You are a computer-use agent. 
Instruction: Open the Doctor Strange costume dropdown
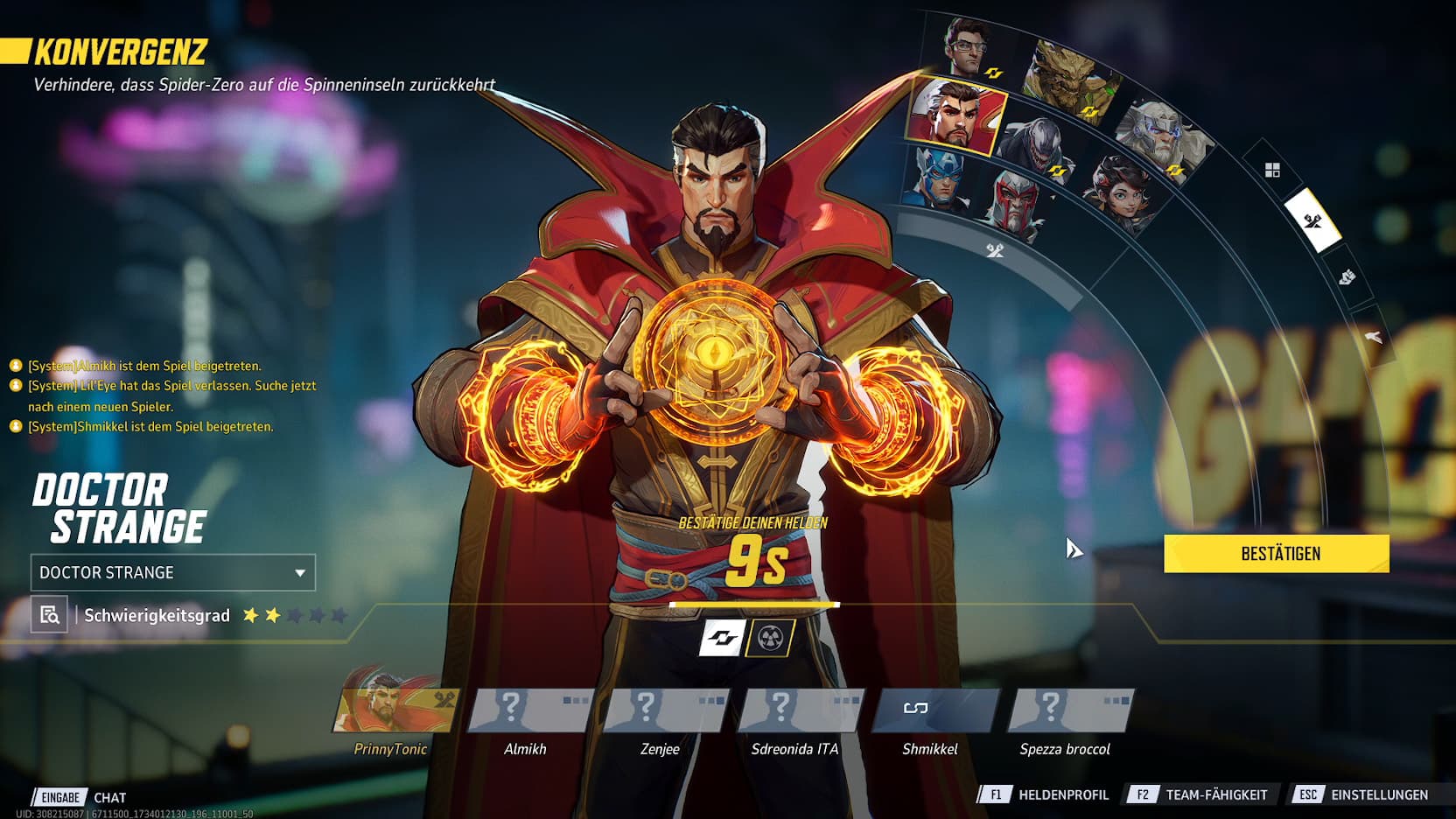click(x=173, y=573)
